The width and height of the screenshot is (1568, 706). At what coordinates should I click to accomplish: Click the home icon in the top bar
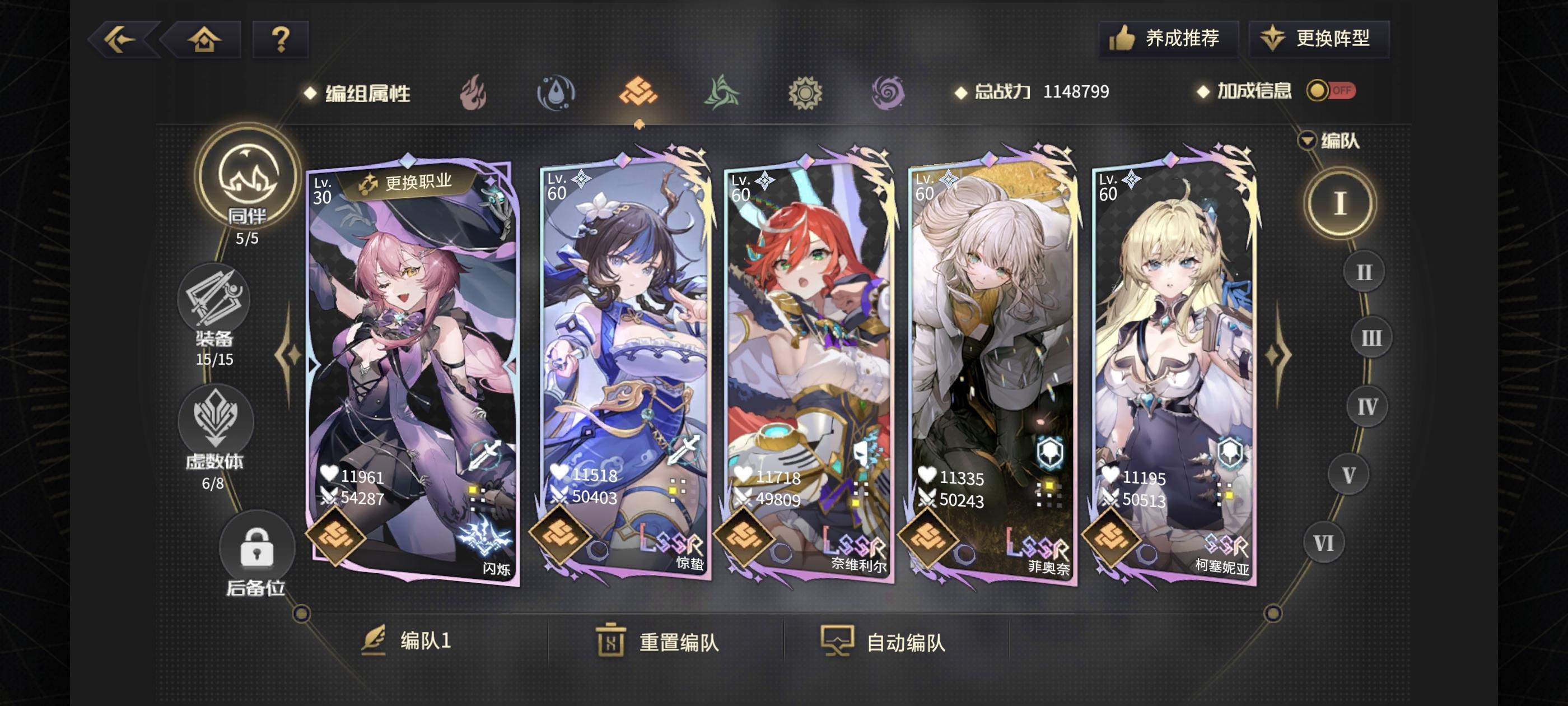205,39
